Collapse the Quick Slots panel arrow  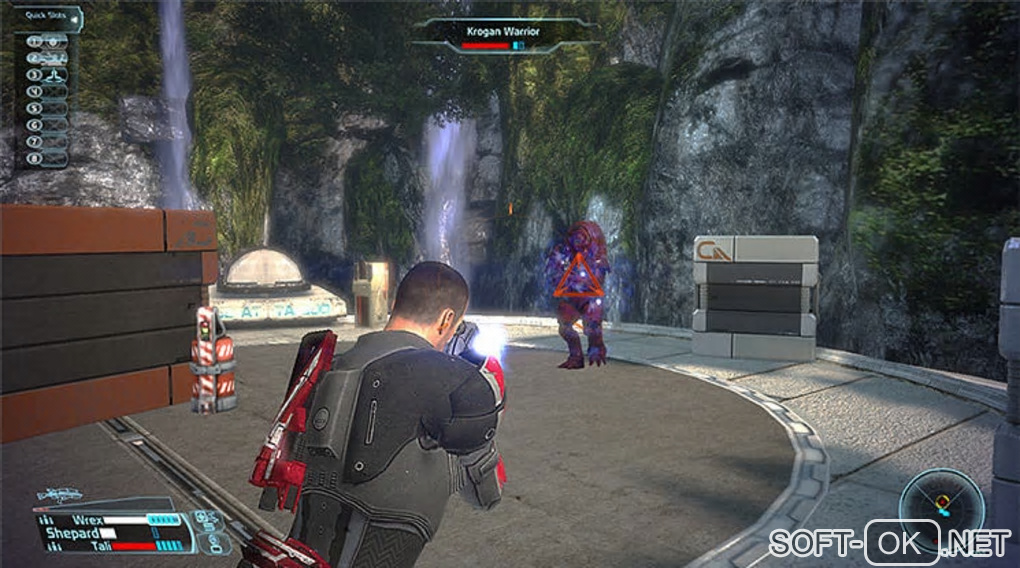point(76,14)
